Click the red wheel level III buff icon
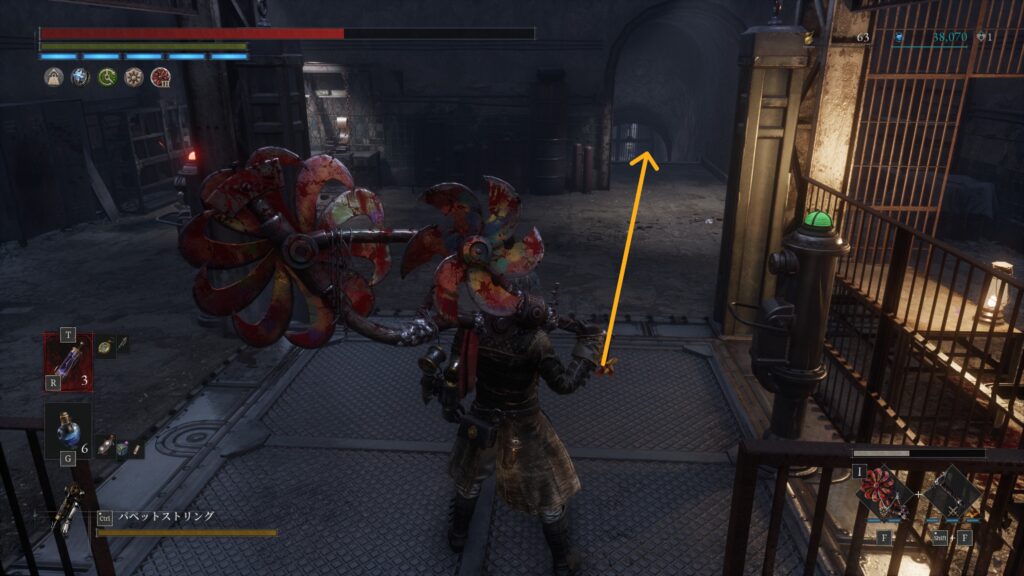The image size is (1024, 576). tap(160, 77)
